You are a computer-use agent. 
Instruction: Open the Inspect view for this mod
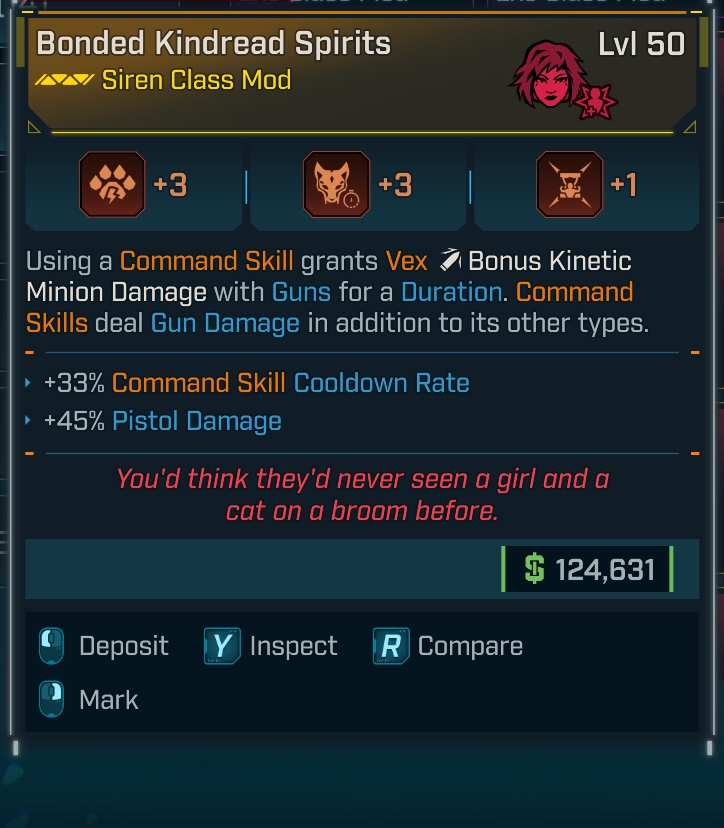point(271,646)
